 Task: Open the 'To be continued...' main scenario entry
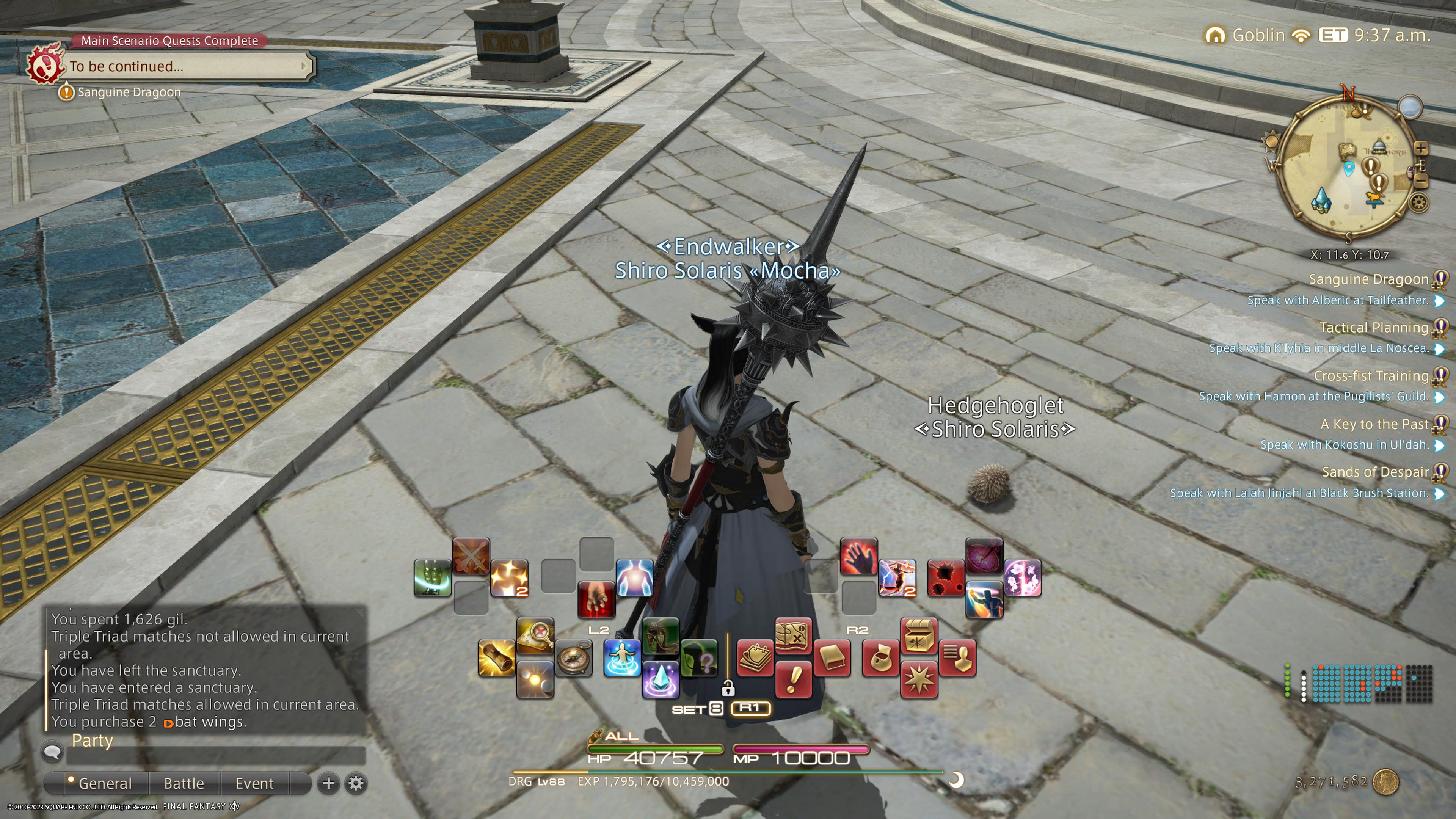(187, 67)
